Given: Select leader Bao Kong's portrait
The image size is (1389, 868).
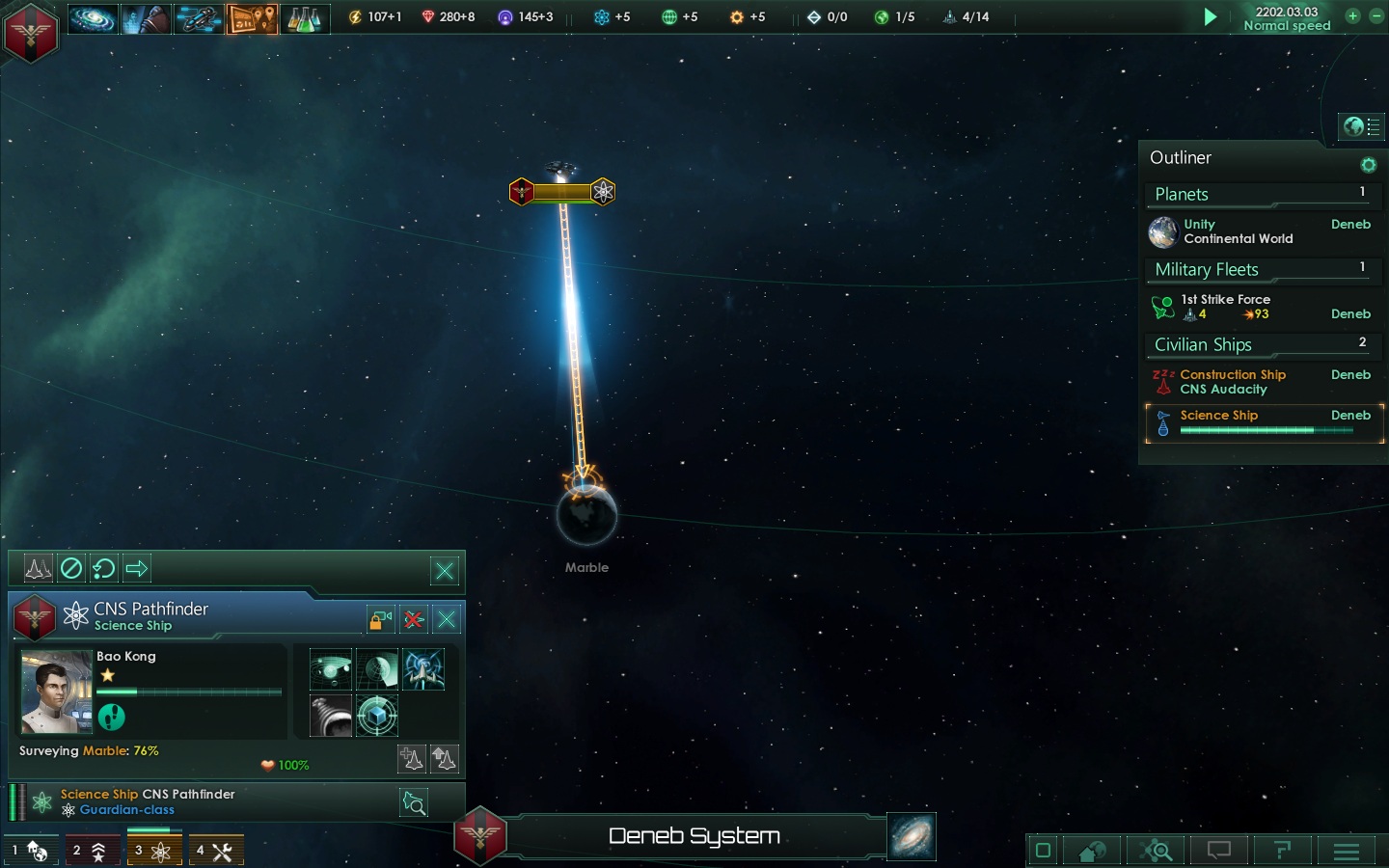Looking at the screenshot, I should point(56,692).
